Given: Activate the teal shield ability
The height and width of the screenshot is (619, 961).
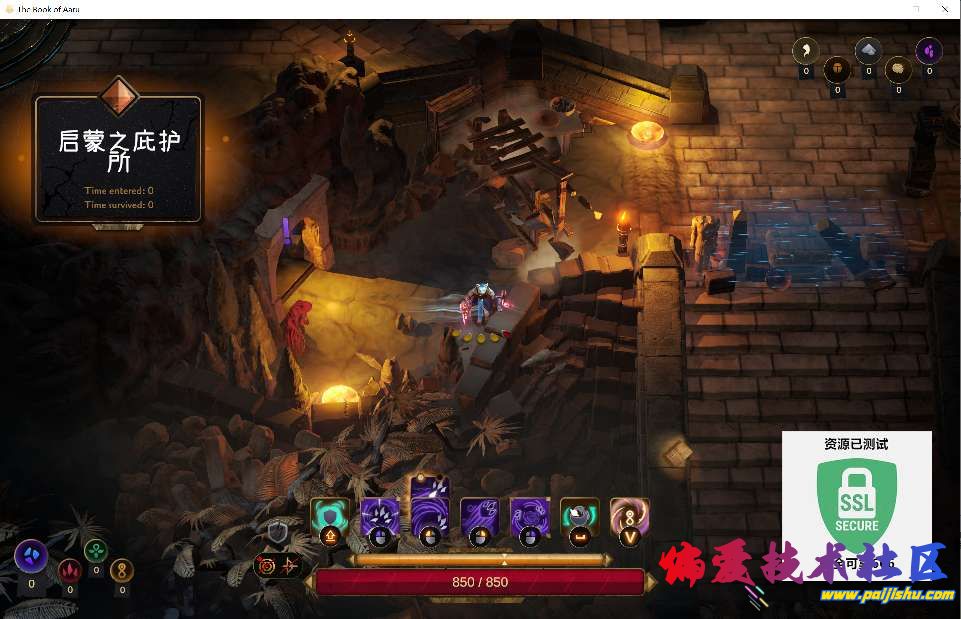Looking at the screenshot, I should coord(330,516).
